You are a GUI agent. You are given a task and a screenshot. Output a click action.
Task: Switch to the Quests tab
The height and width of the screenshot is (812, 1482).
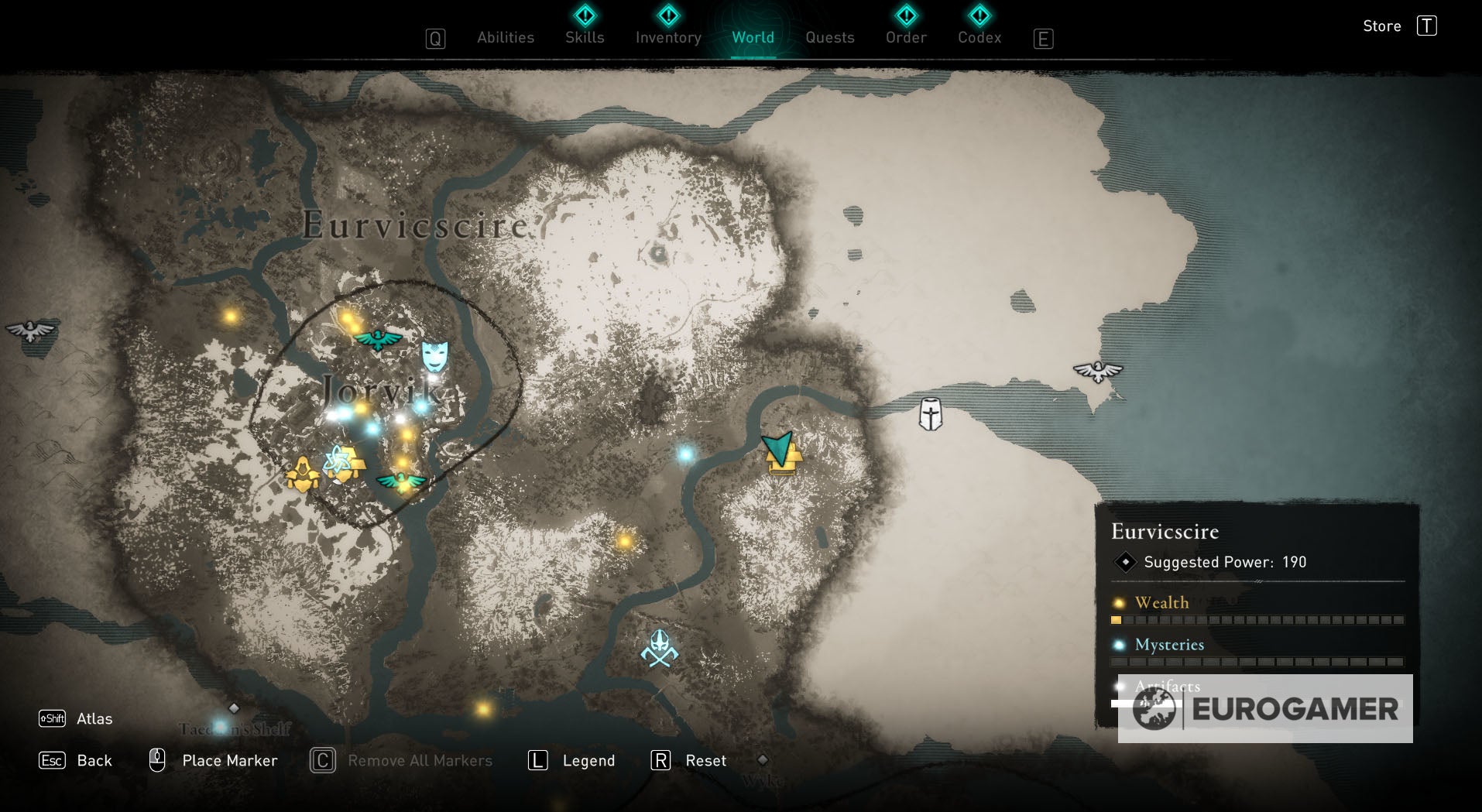point(830,37)
